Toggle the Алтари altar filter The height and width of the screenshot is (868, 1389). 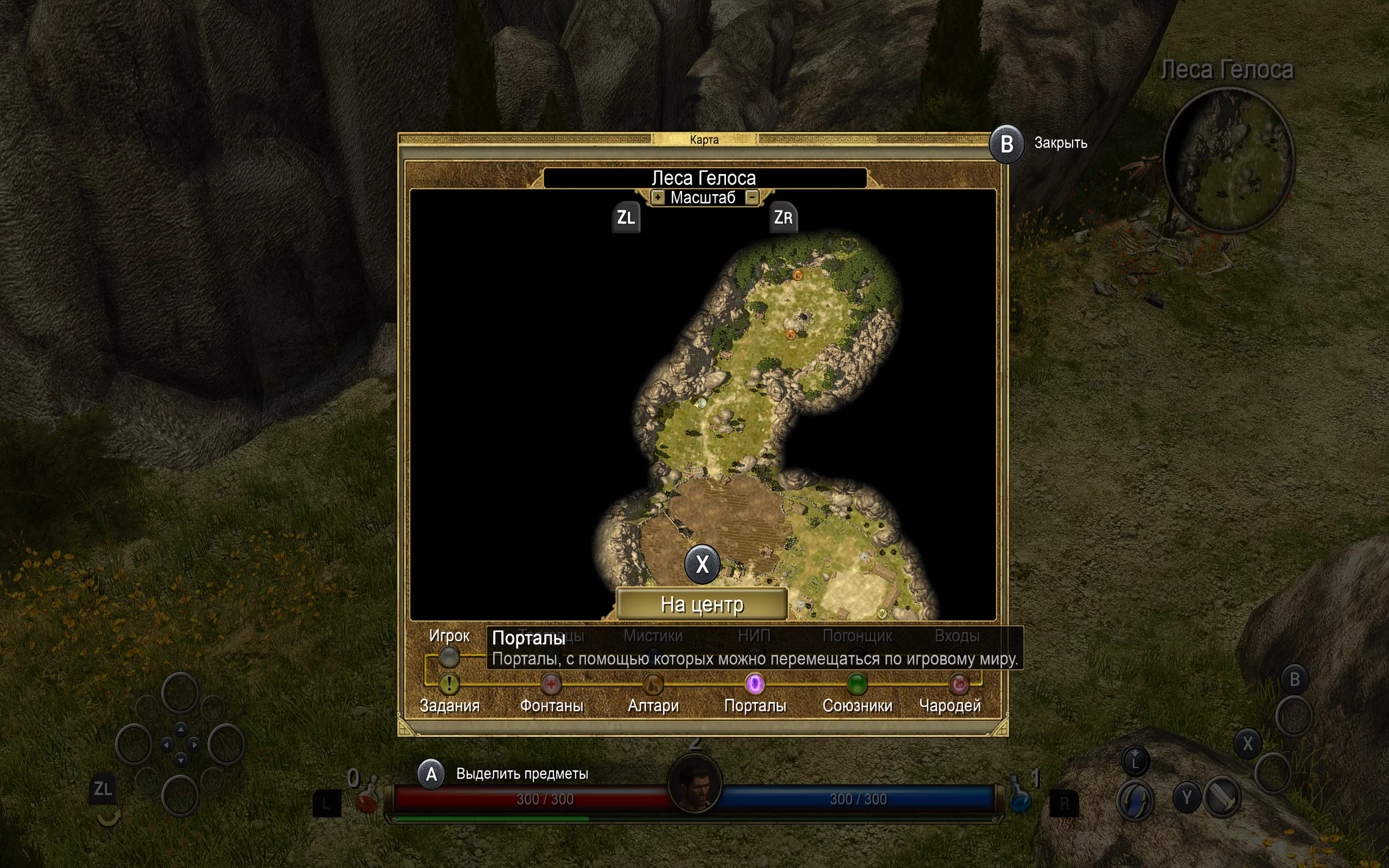653,684
